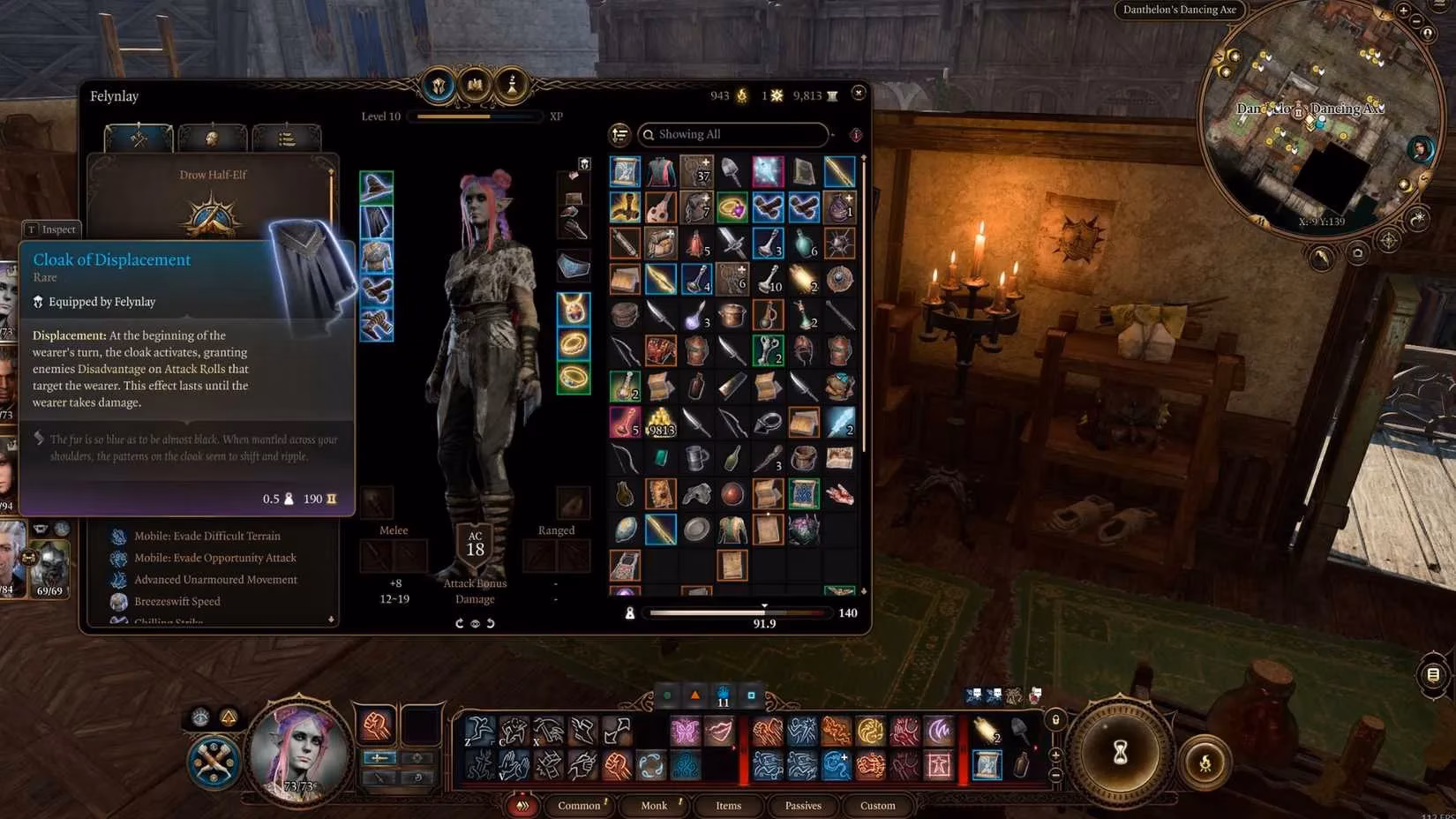Zoom in on the minimap
This screenshot has height=819, width=1456.
pos(1403,10)
